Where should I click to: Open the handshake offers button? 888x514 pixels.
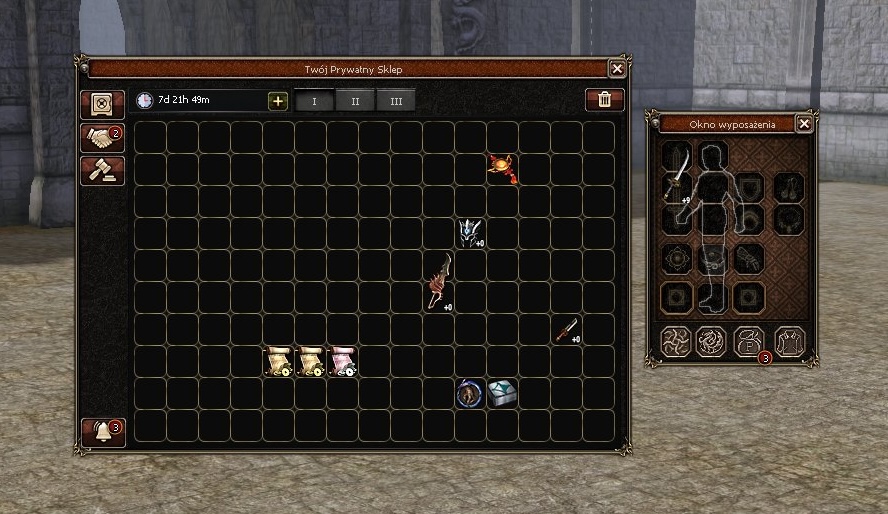(x=103, y=137)
